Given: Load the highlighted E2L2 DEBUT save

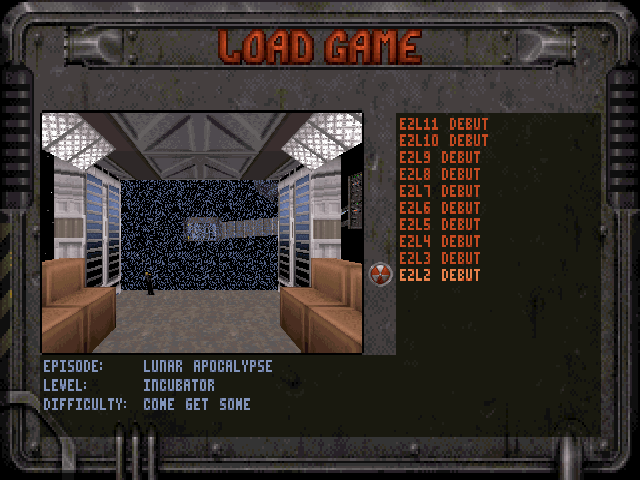Looking at the screenshot, I should click(x=439, y=275).
